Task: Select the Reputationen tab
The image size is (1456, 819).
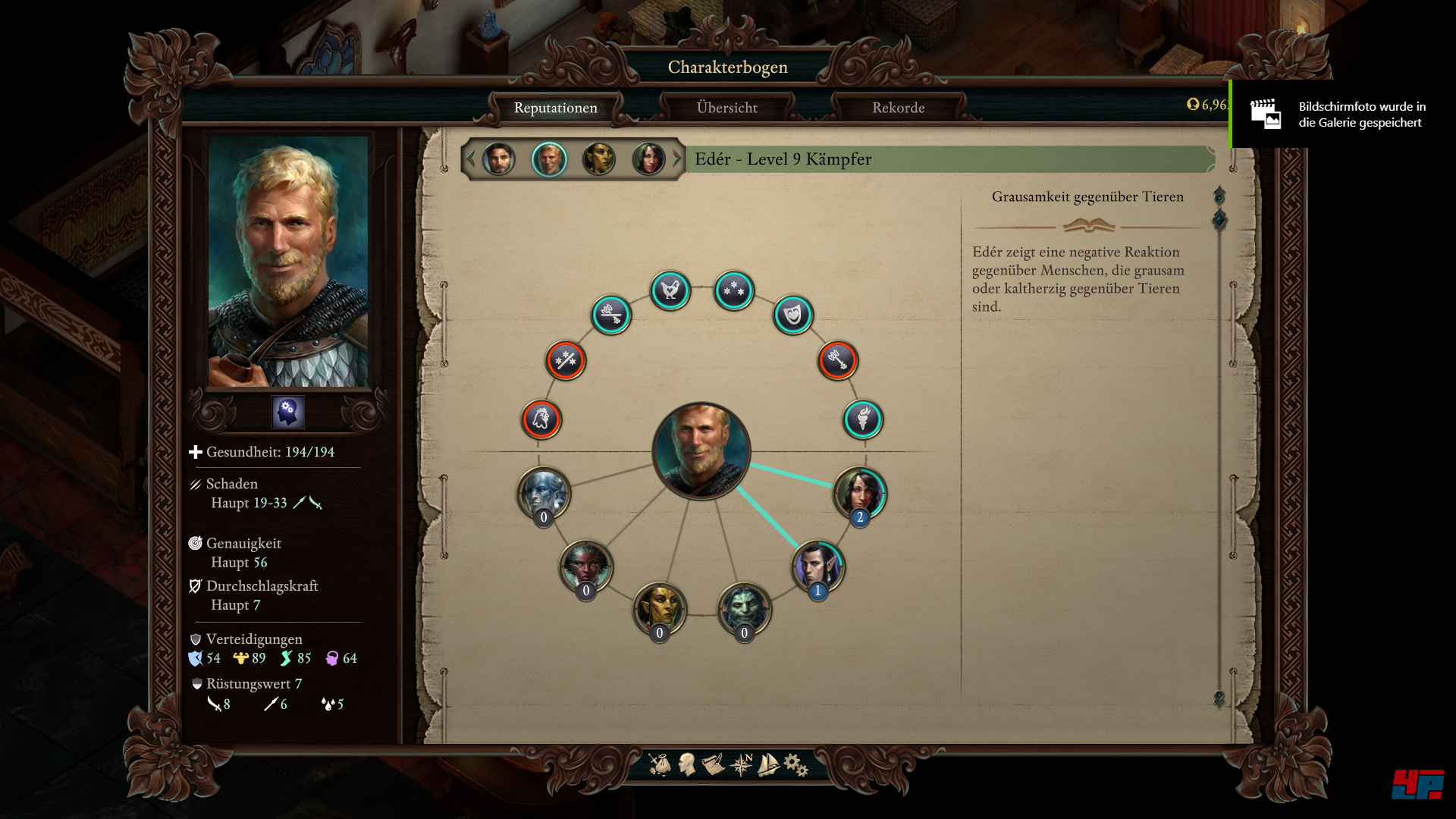Action: coord(555,108)
